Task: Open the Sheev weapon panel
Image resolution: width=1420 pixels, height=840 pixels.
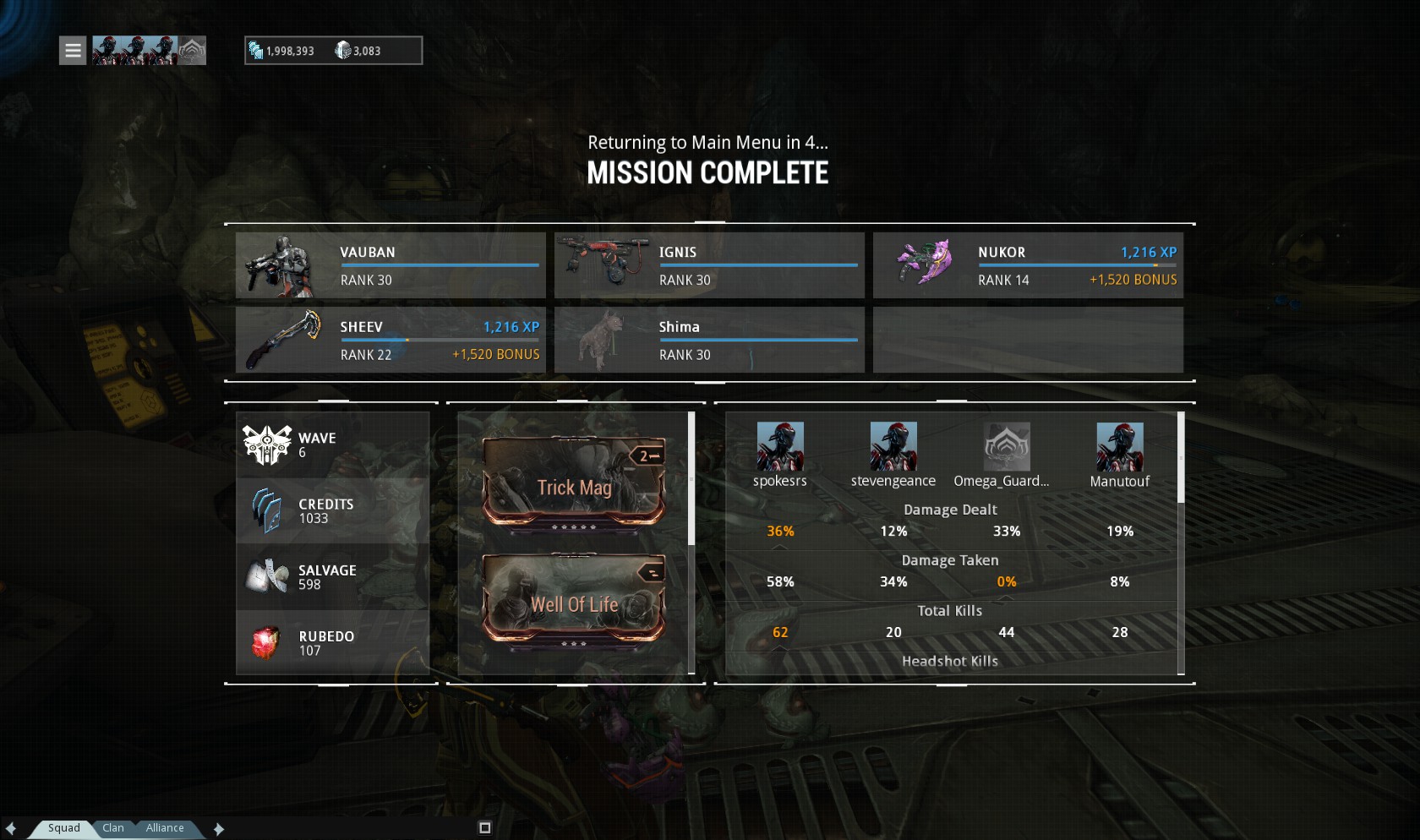Action: coord(390,340)
